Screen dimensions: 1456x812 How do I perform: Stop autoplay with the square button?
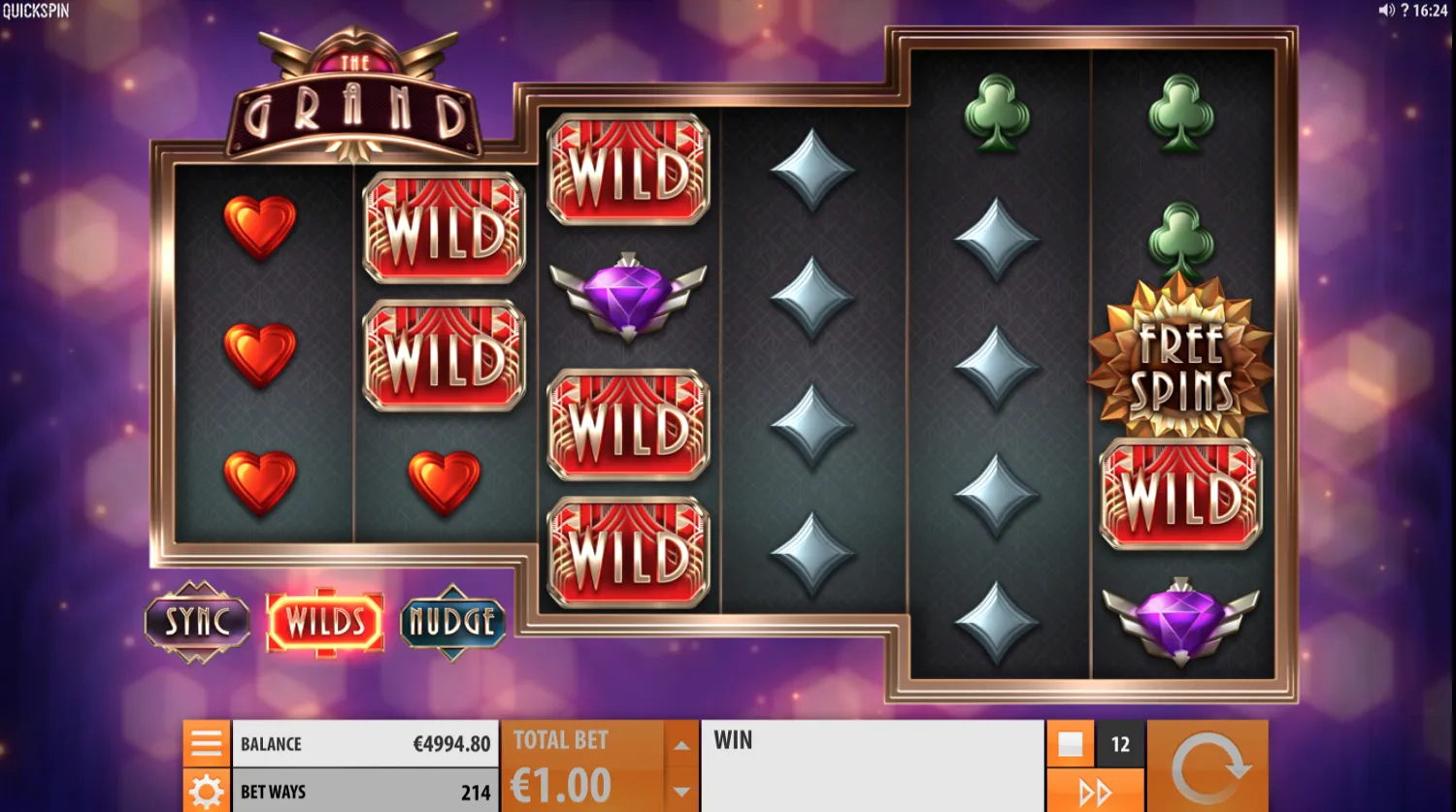pyautogui.click(x=1072, y=743)
